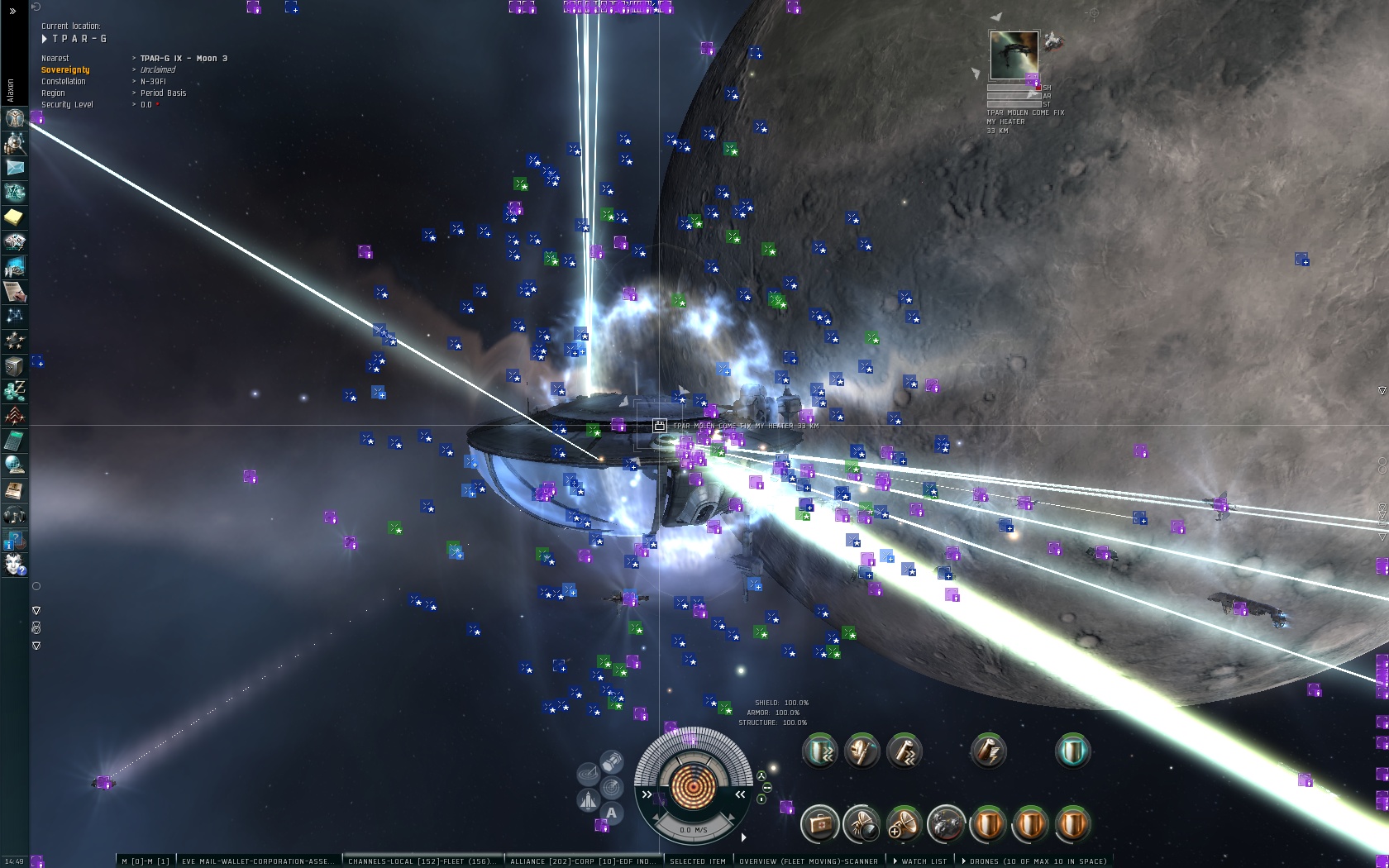
Task: Restore the Overview (Fleet Moving)-Scanner window
Action: [808, 861]
